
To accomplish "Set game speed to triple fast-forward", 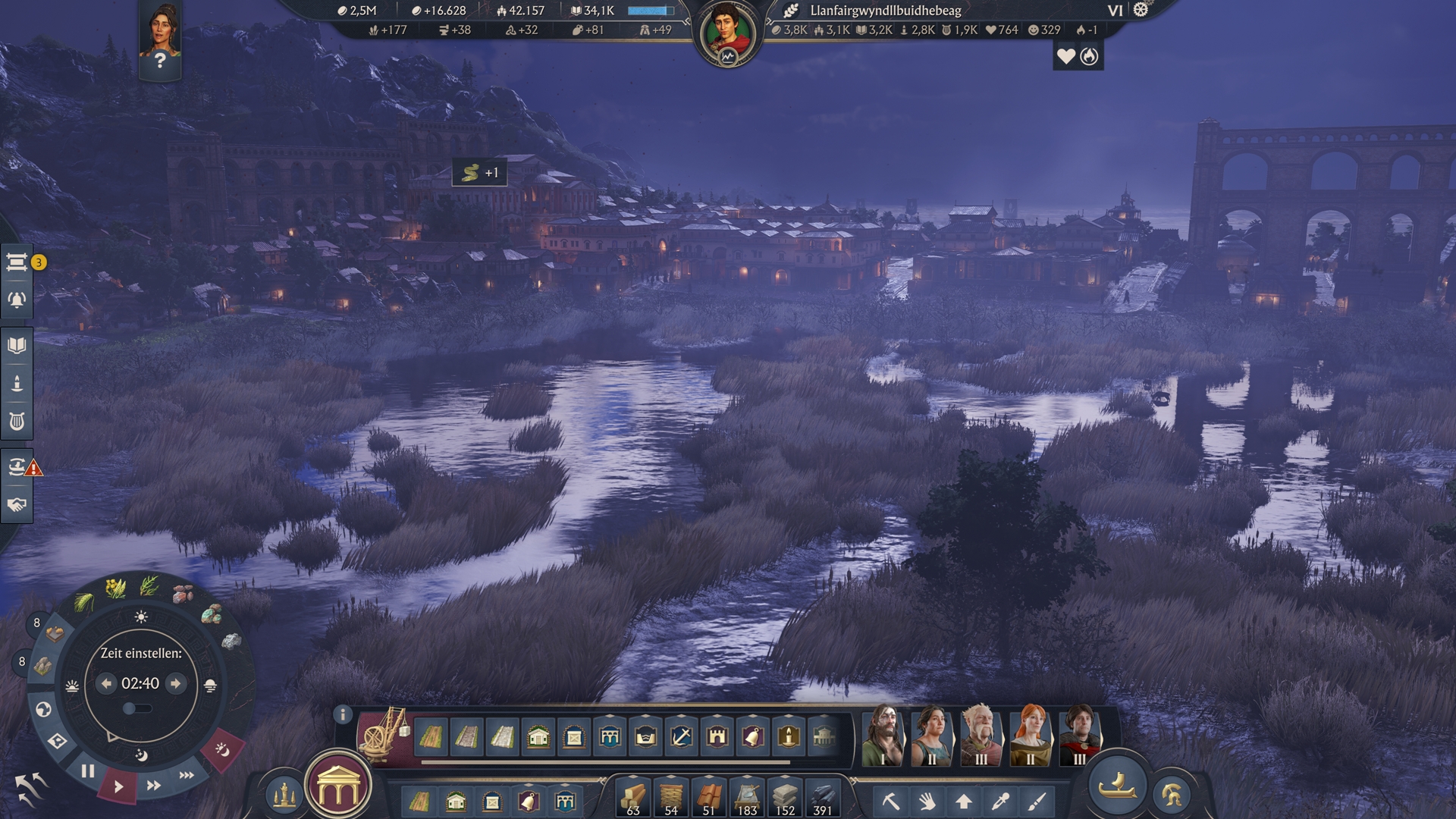I will pos(187,775).
